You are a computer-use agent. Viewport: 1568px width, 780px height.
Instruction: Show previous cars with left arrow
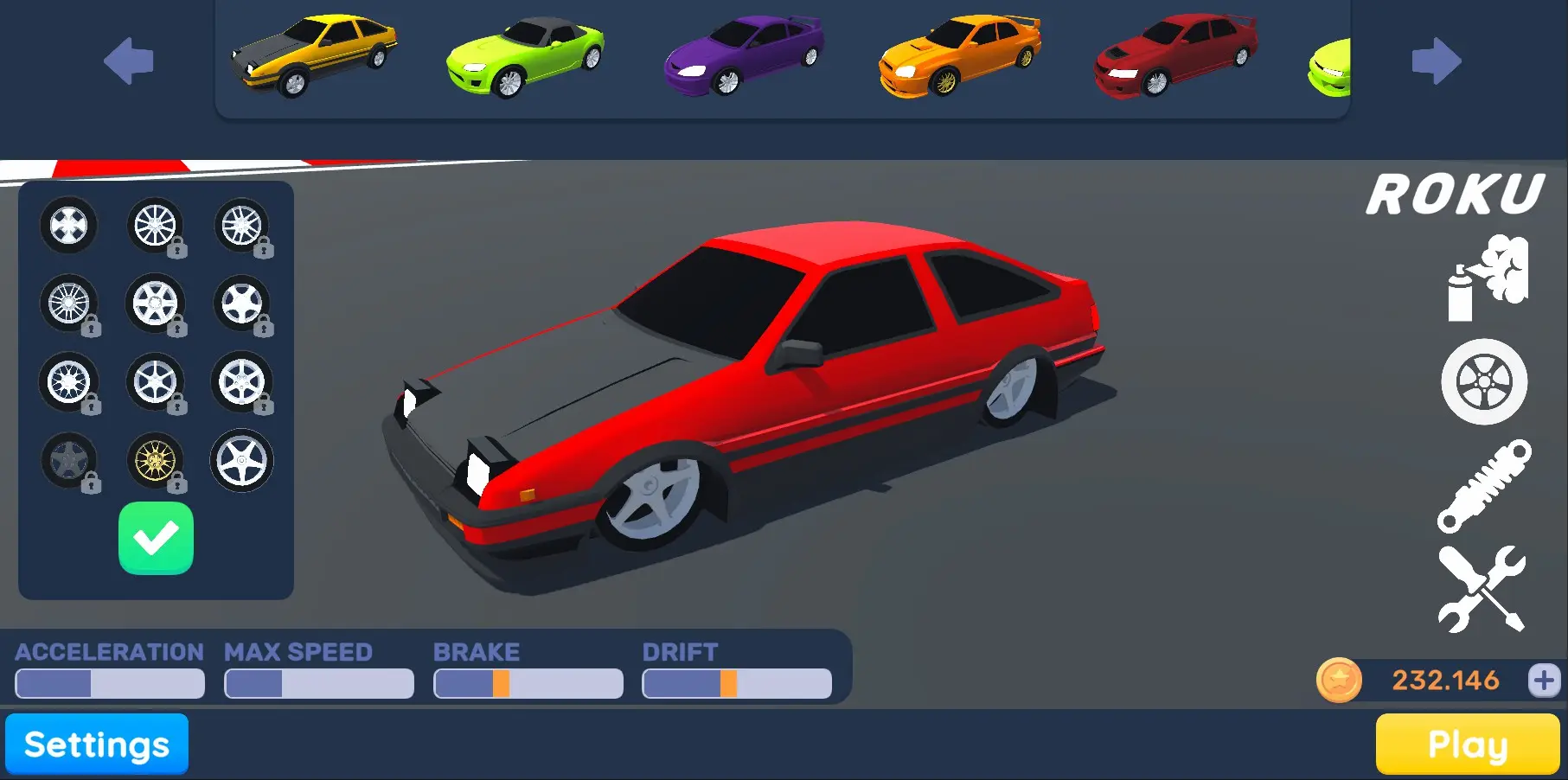coord(129,61)
